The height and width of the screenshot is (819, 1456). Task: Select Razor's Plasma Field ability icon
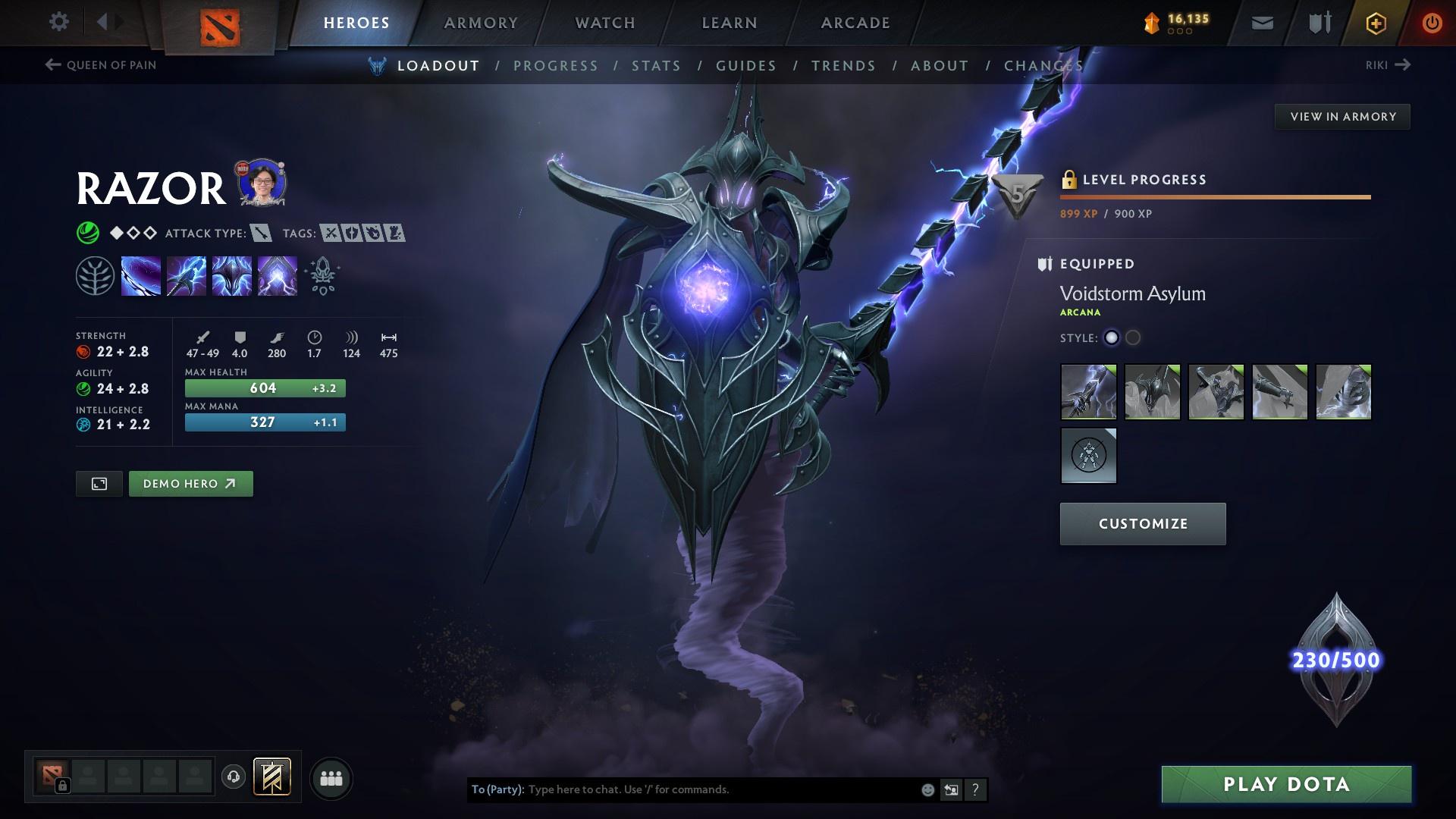coord(140,275)
